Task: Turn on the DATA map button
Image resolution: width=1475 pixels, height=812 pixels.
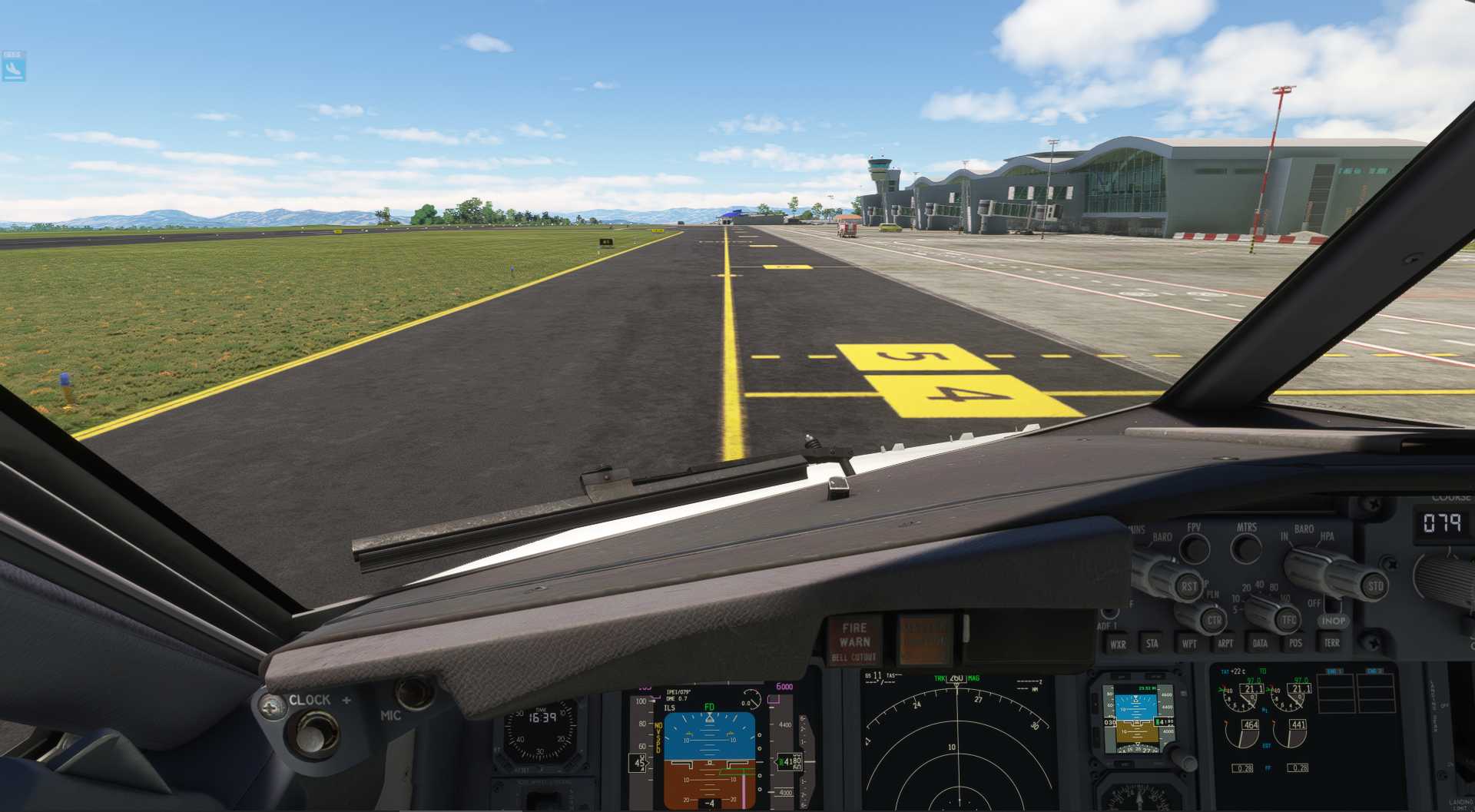Action: point(1260,644)
